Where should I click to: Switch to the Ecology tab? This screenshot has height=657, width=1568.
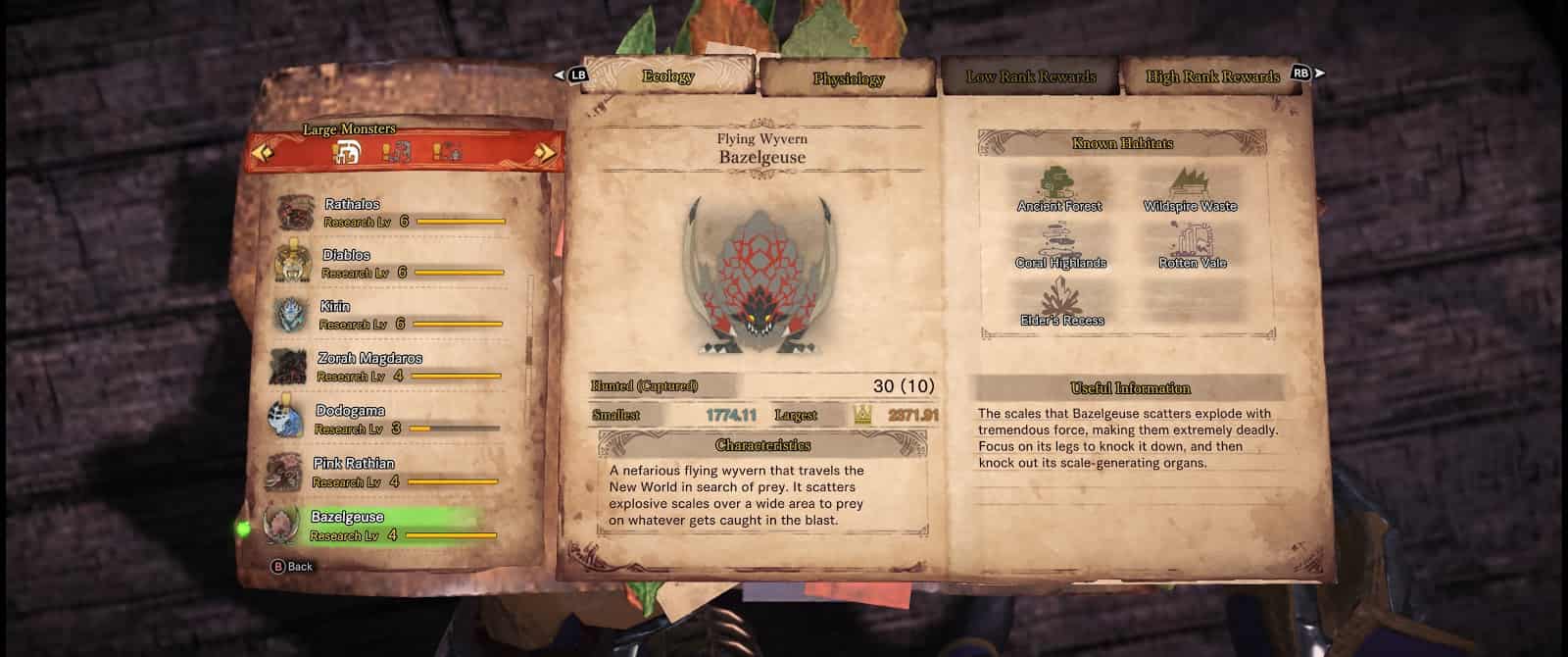click(x=668, y=76)
